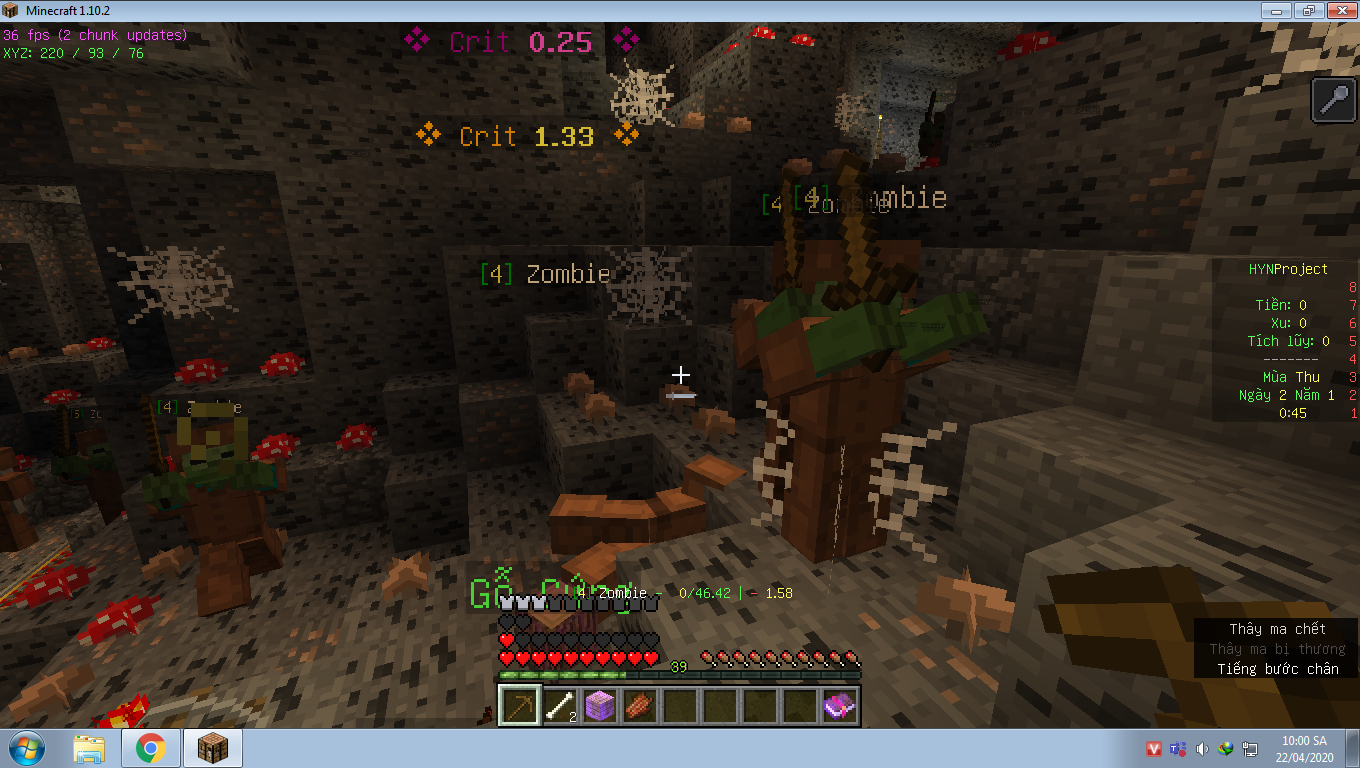Minimize the Minecraft 1.10.2 window
The width and height of the screenshot is (1360, 768).
point(1275,10)
